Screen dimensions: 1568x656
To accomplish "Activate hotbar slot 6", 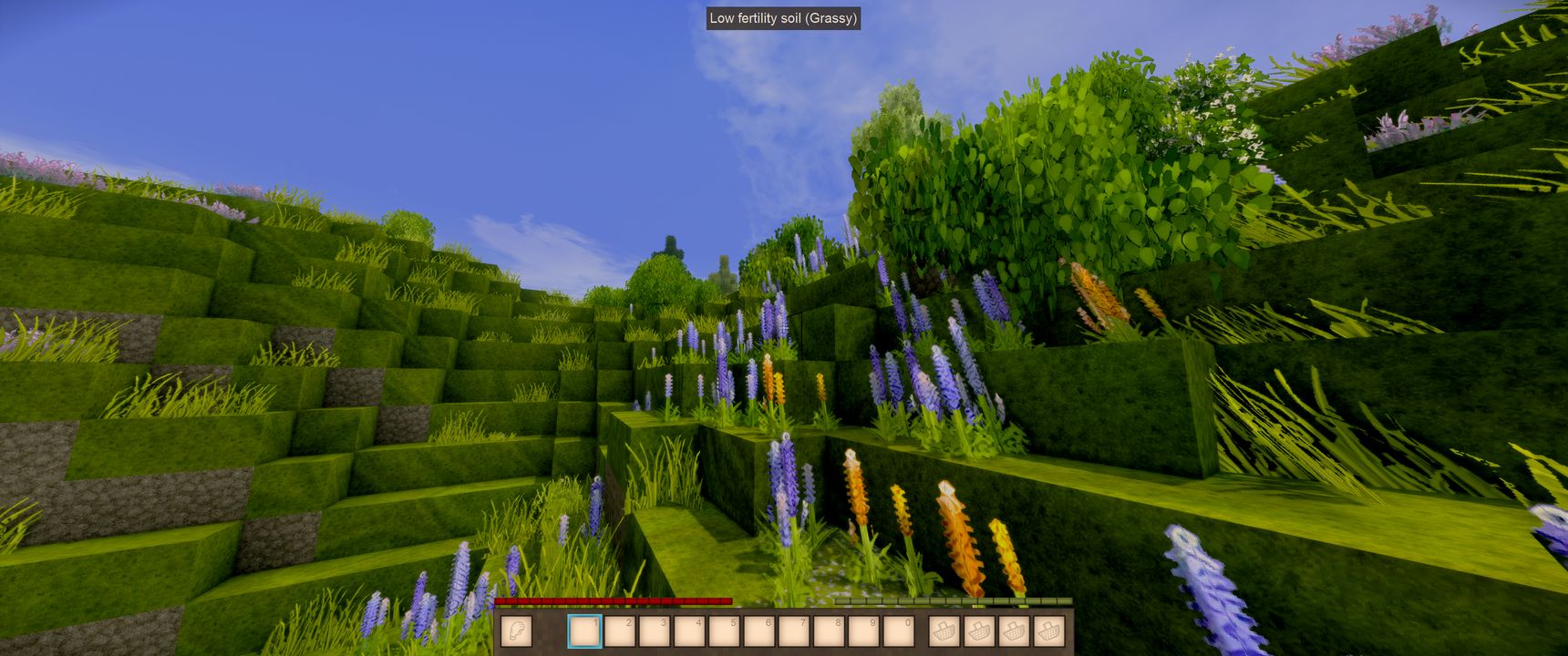I will pos(758,630).
